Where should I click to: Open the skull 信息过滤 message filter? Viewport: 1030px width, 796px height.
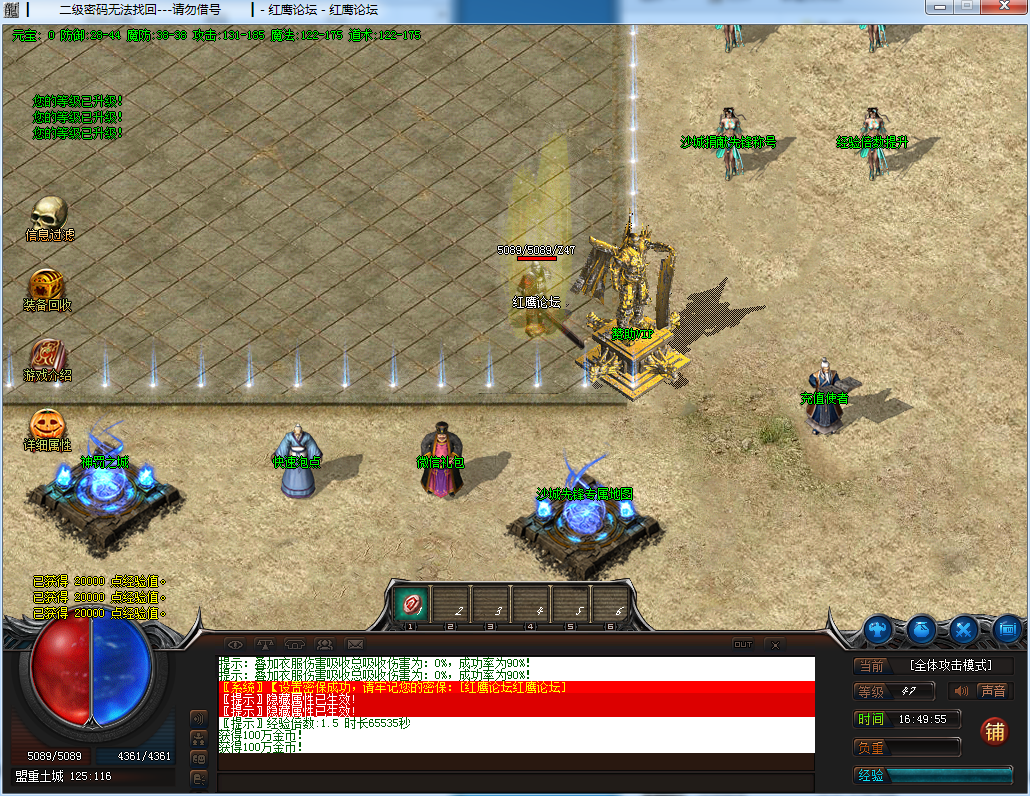tap(48, 213)
